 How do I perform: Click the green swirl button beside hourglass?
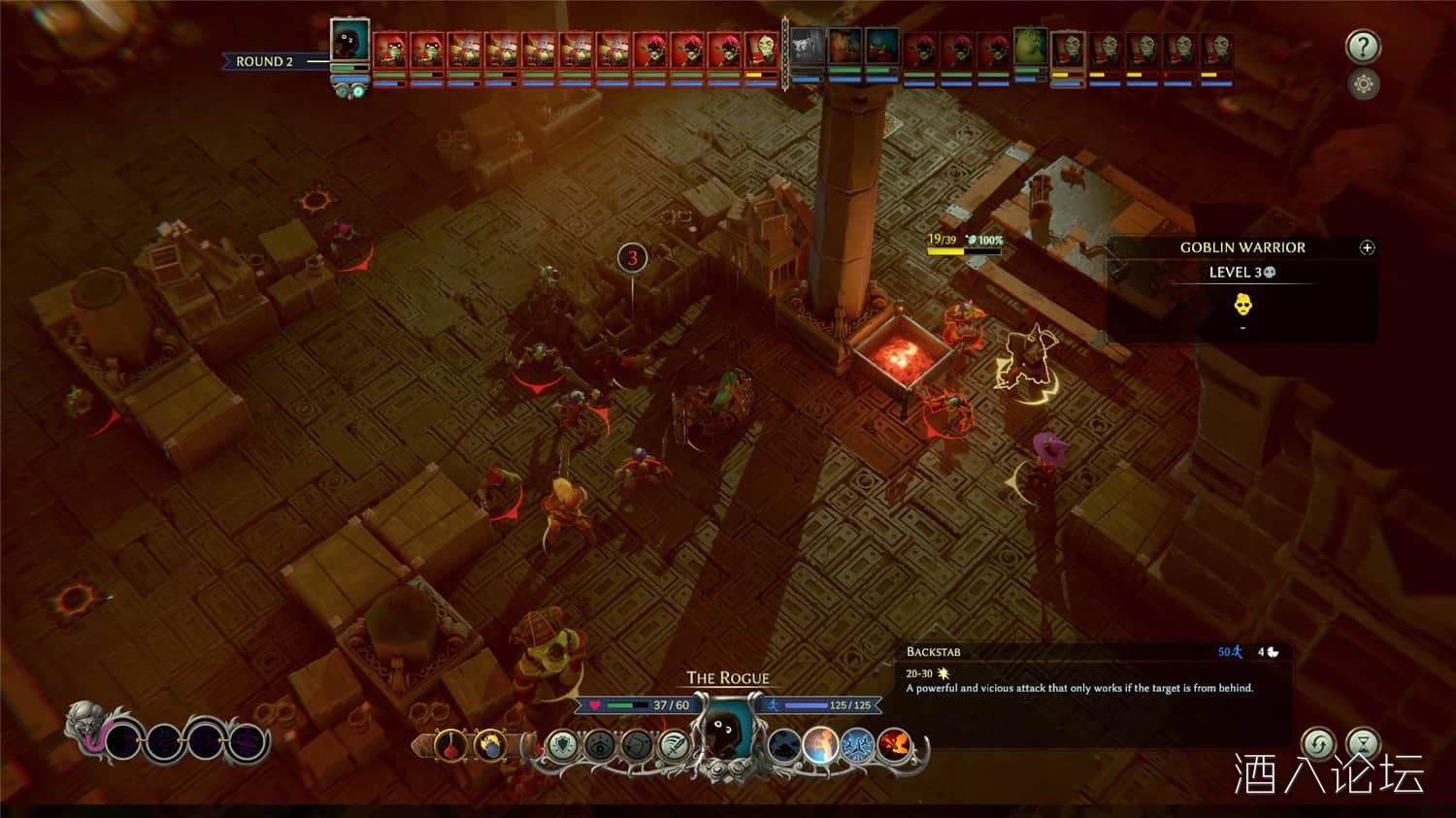point(1317,744)
